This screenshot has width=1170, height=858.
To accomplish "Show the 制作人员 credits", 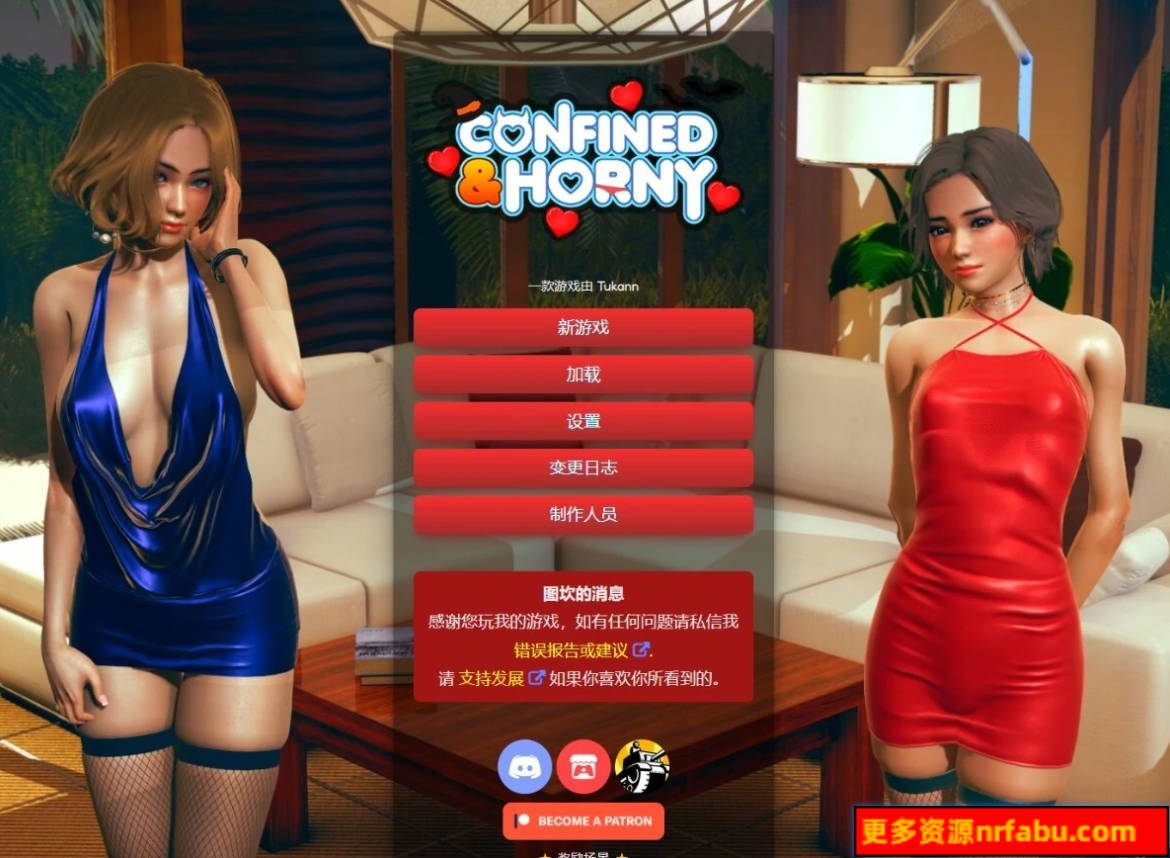I will 583,514.
